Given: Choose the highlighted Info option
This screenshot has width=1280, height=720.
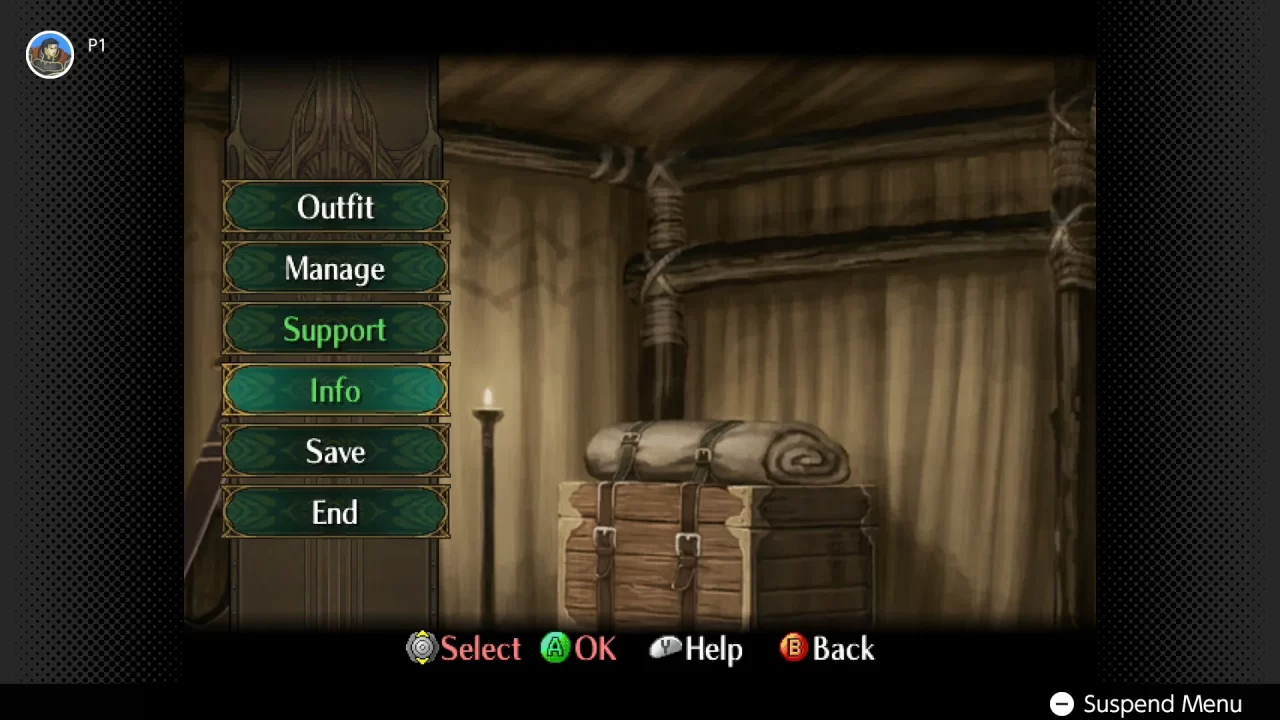Looking at the screenshot, I should 335,390.
